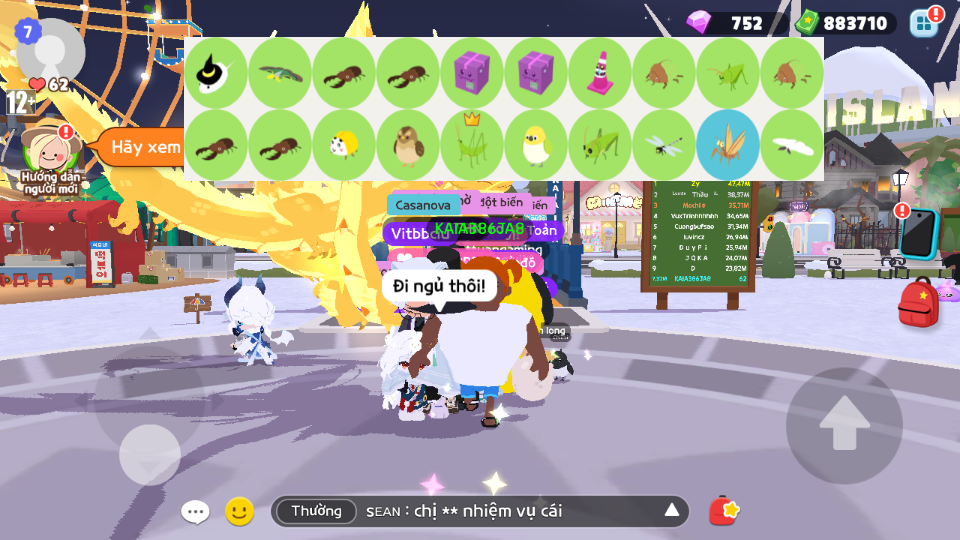Open the red backpack inventory

coord(918,303)
